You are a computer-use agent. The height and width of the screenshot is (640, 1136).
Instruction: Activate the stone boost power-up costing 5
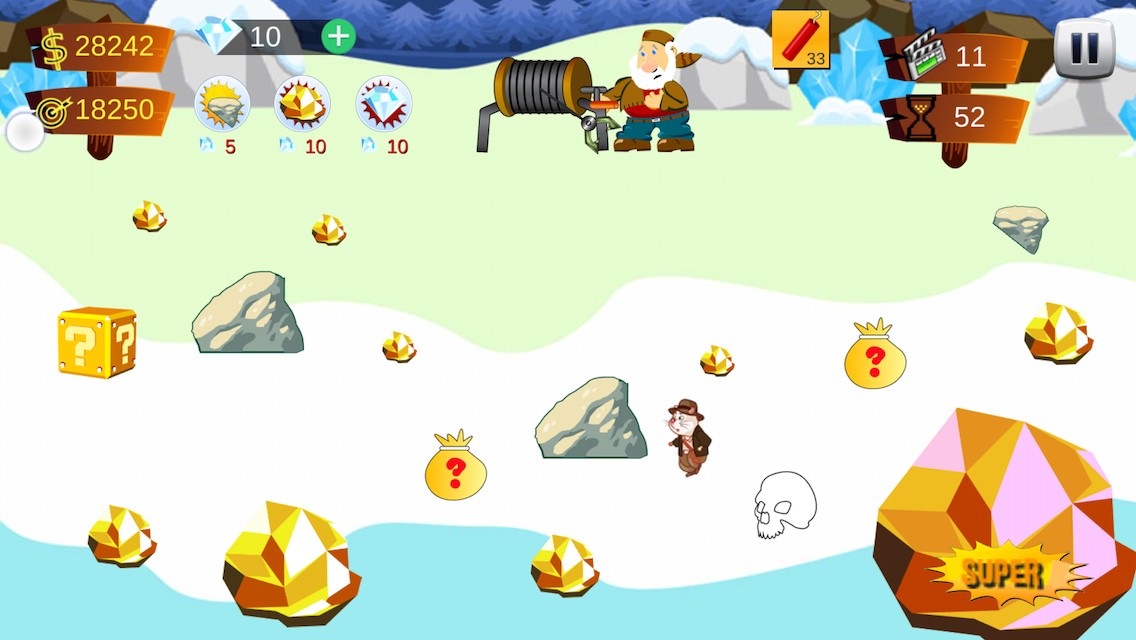tap(221, 104)
